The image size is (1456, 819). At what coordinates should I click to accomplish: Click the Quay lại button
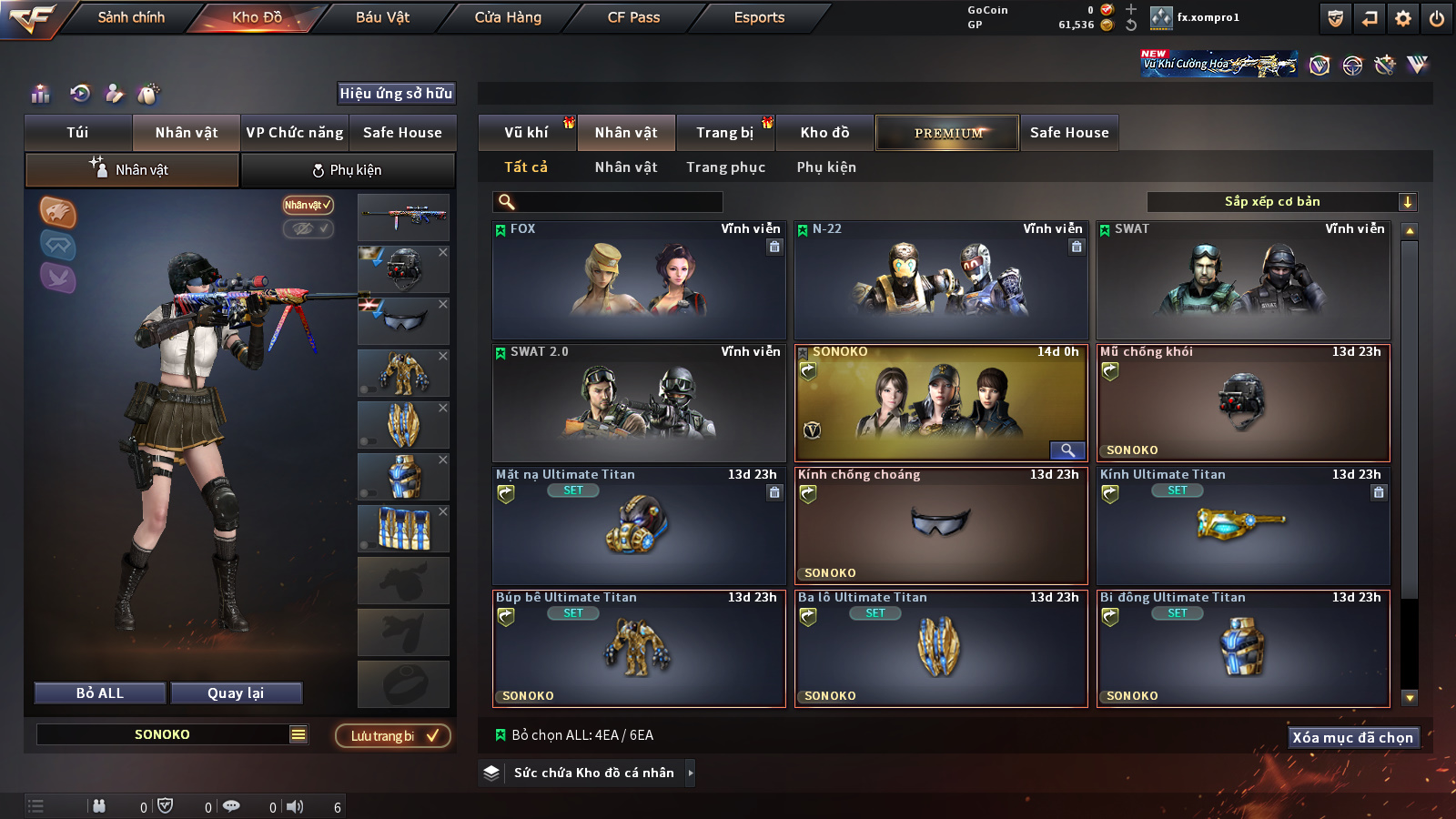coord(236,693)
